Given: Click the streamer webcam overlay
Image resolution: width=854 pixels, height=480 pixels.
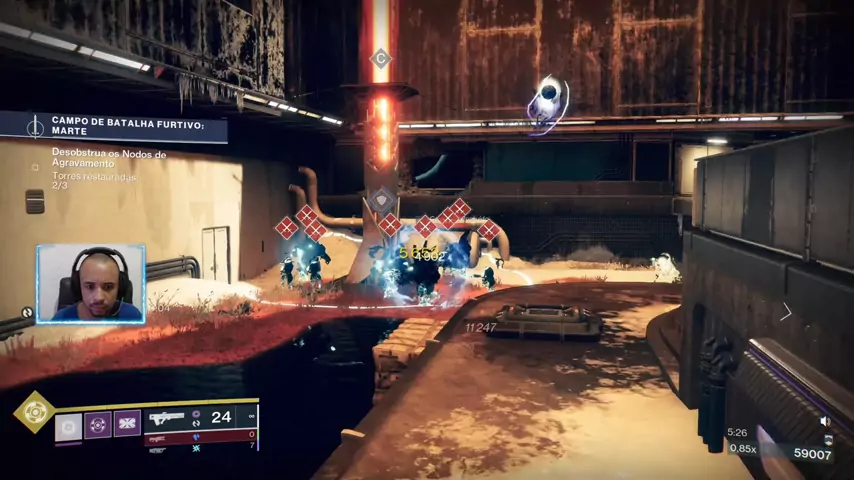Looking at the screenshot, I should coord(91,283).
